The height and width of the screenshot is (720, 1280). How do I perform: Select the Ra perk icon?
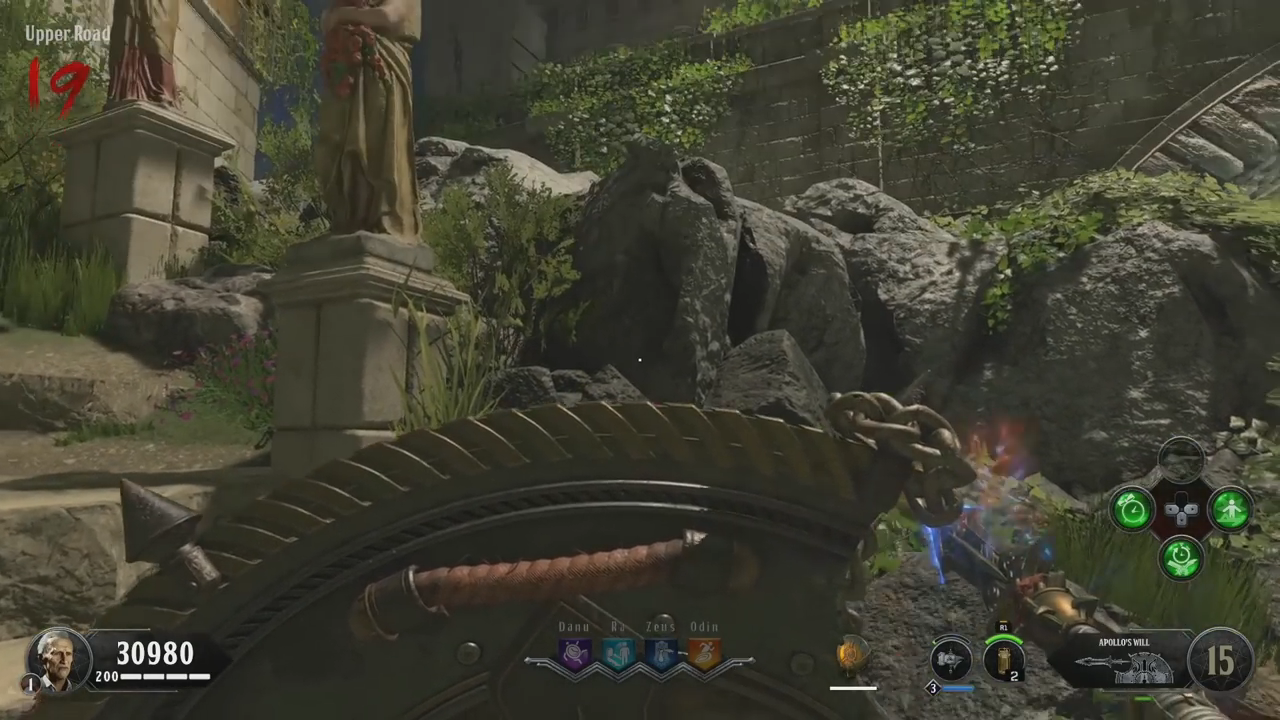(618, 654)
